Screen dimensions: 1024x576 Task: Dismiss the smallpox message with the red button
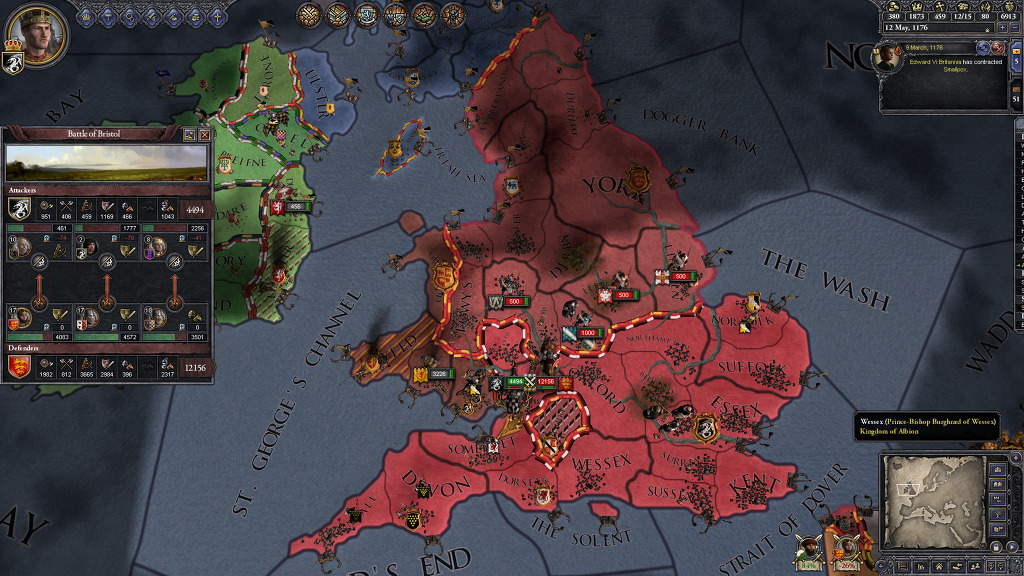(x=997, y=47)
